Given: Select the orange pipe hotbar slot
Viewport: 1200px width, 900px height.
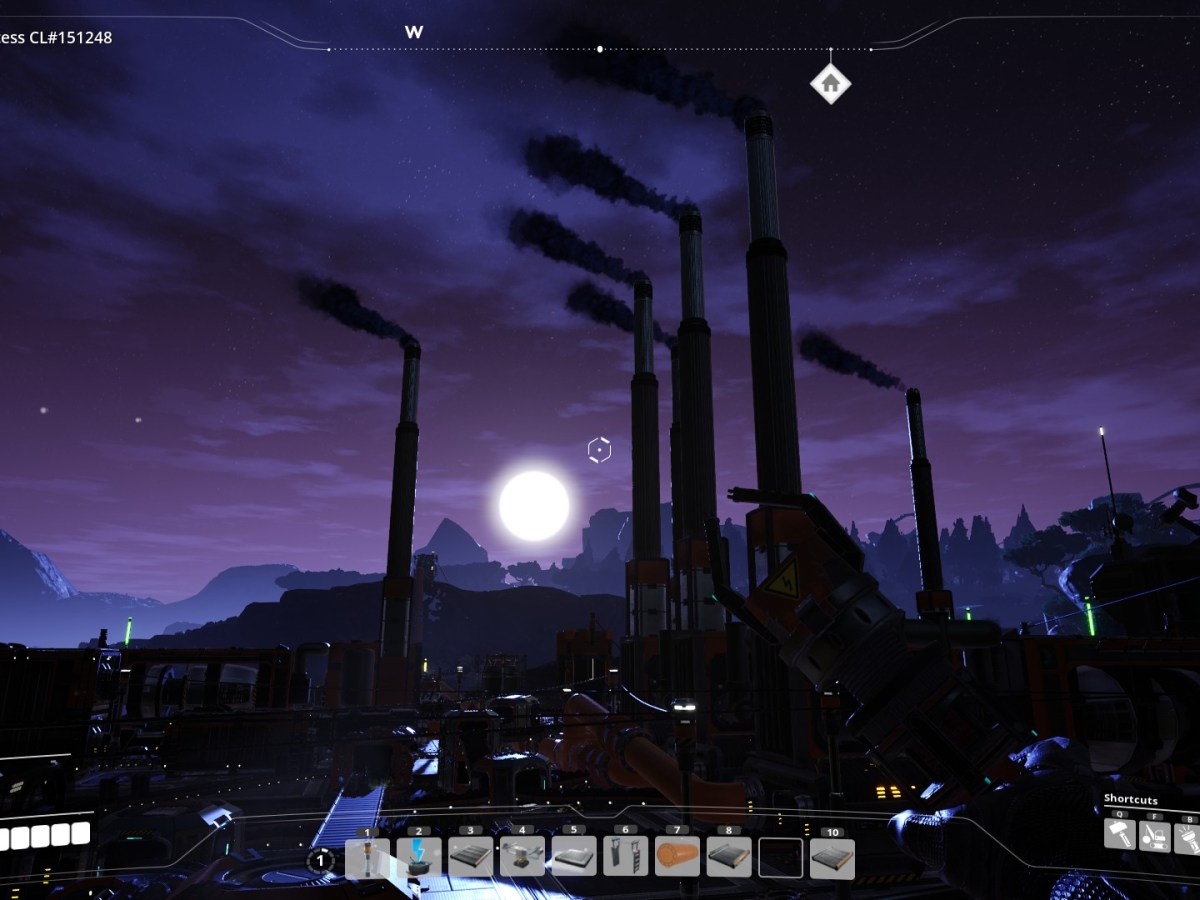Looking at the screenshot, I should pyautogui.click(x=678, y=858).
